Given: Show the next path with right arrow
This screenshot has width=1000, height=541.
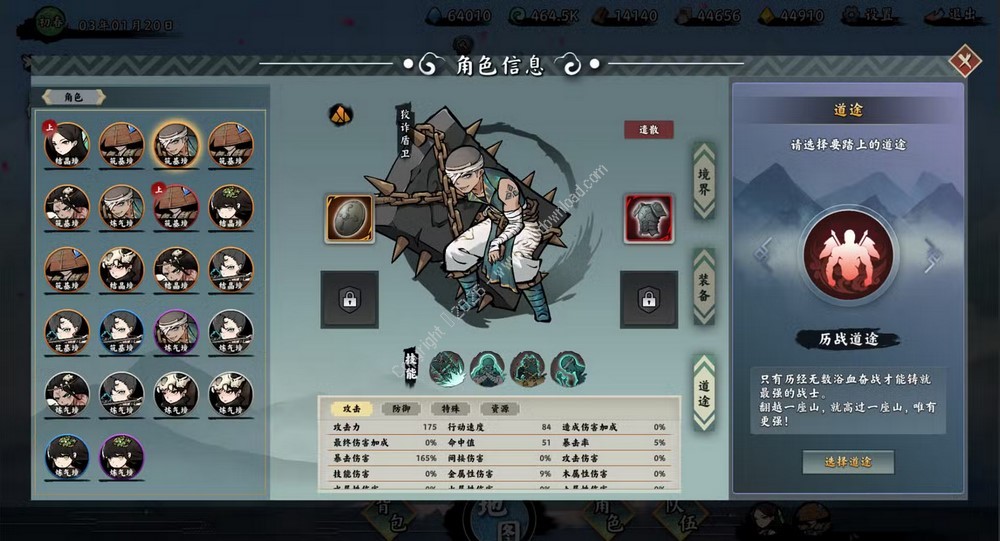Looking at the screenshot, I should click(932, 255).
